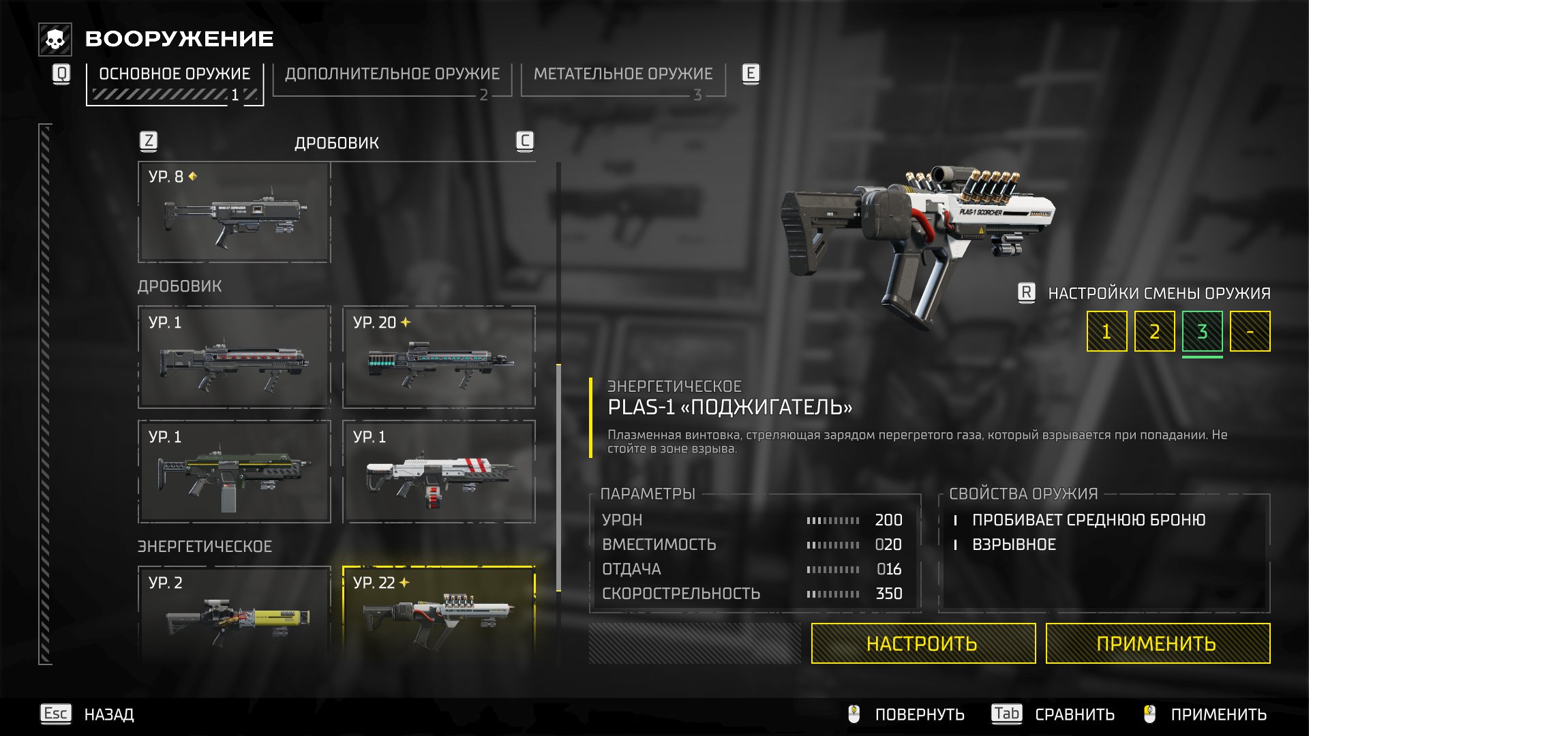Click Сравнить to compare weapons

pyautogui.click(x=1074, y=714)
